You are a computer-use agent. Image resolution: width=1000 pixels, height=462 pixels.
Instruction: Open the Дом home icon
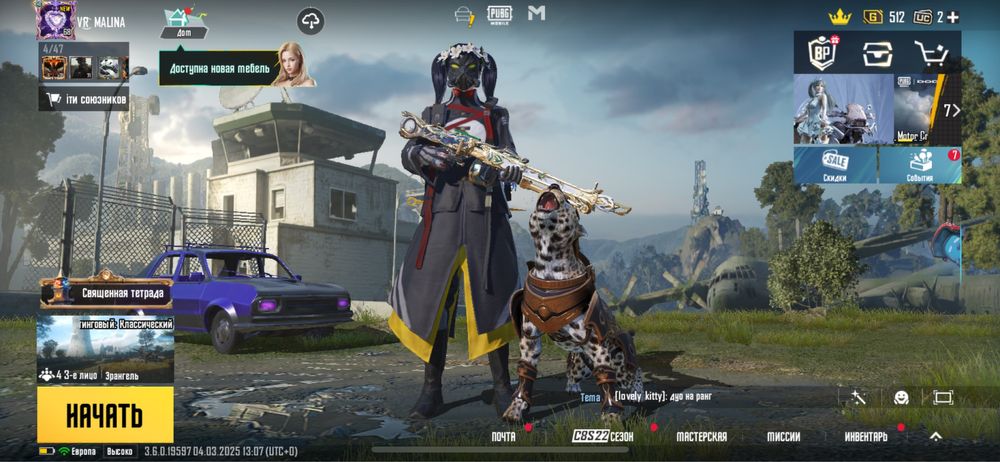click(184, 22)
